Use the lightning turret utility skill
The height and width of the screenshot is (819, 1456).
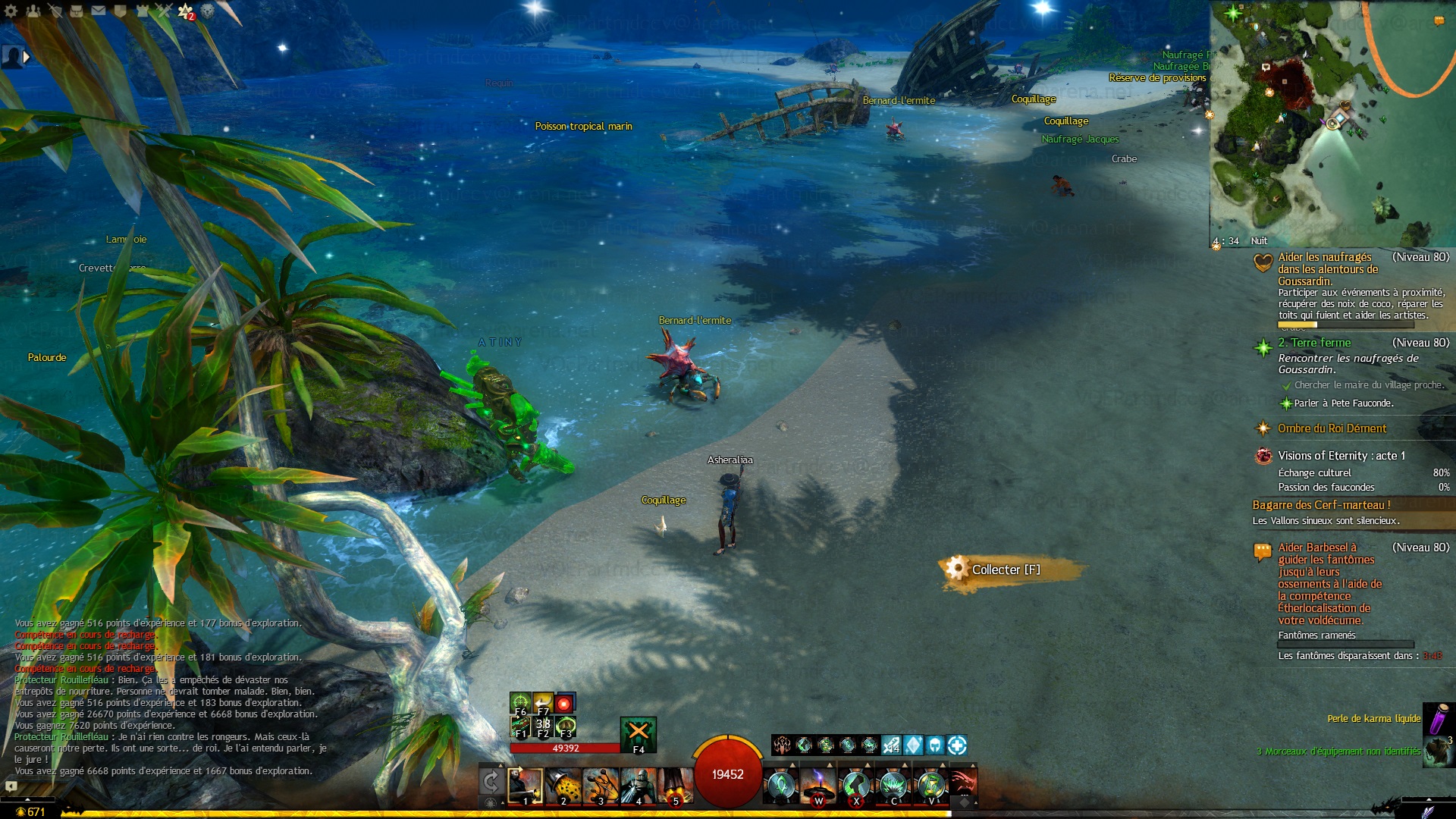click(x=818, y=785)
